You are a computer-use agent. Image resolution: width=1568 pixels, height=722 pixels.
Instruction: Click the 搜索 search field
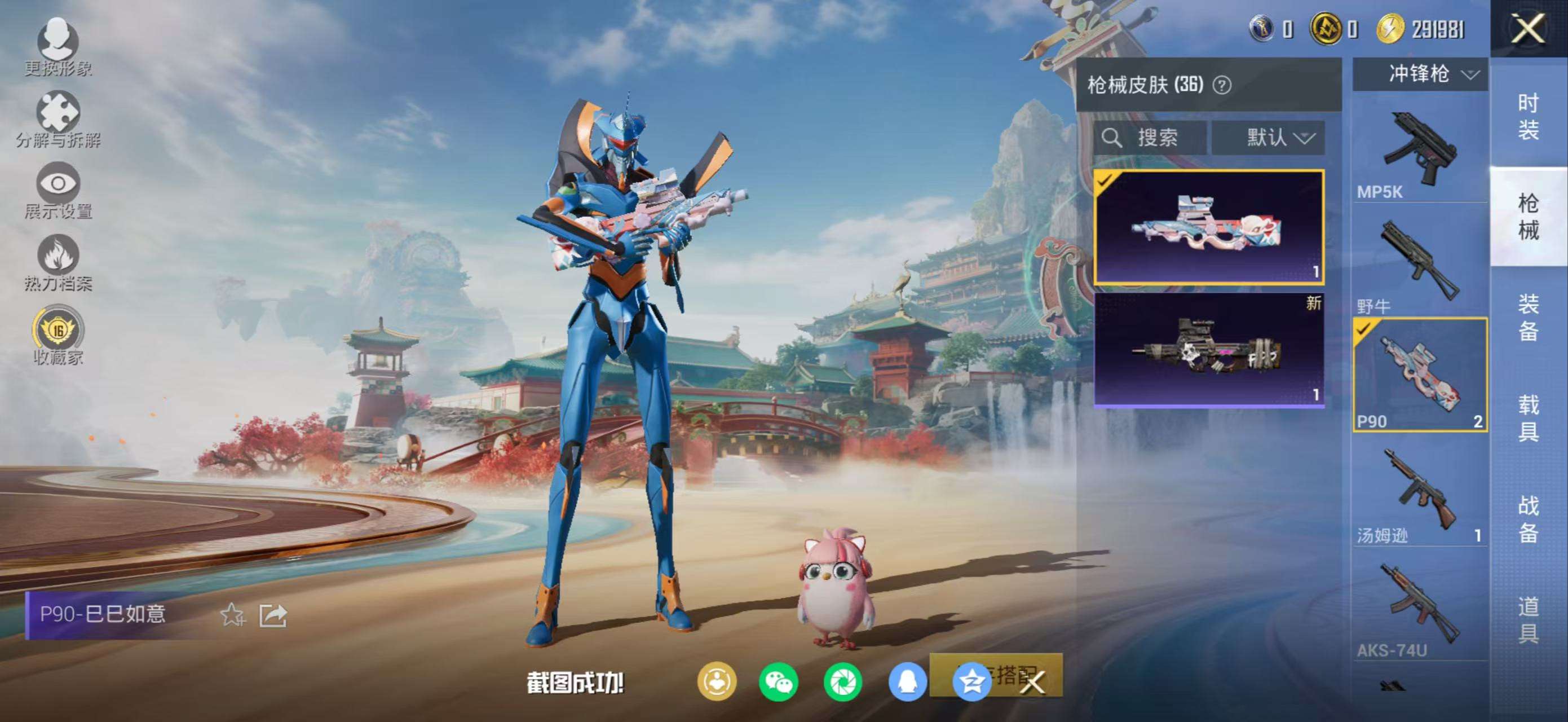pos(1149,138)
